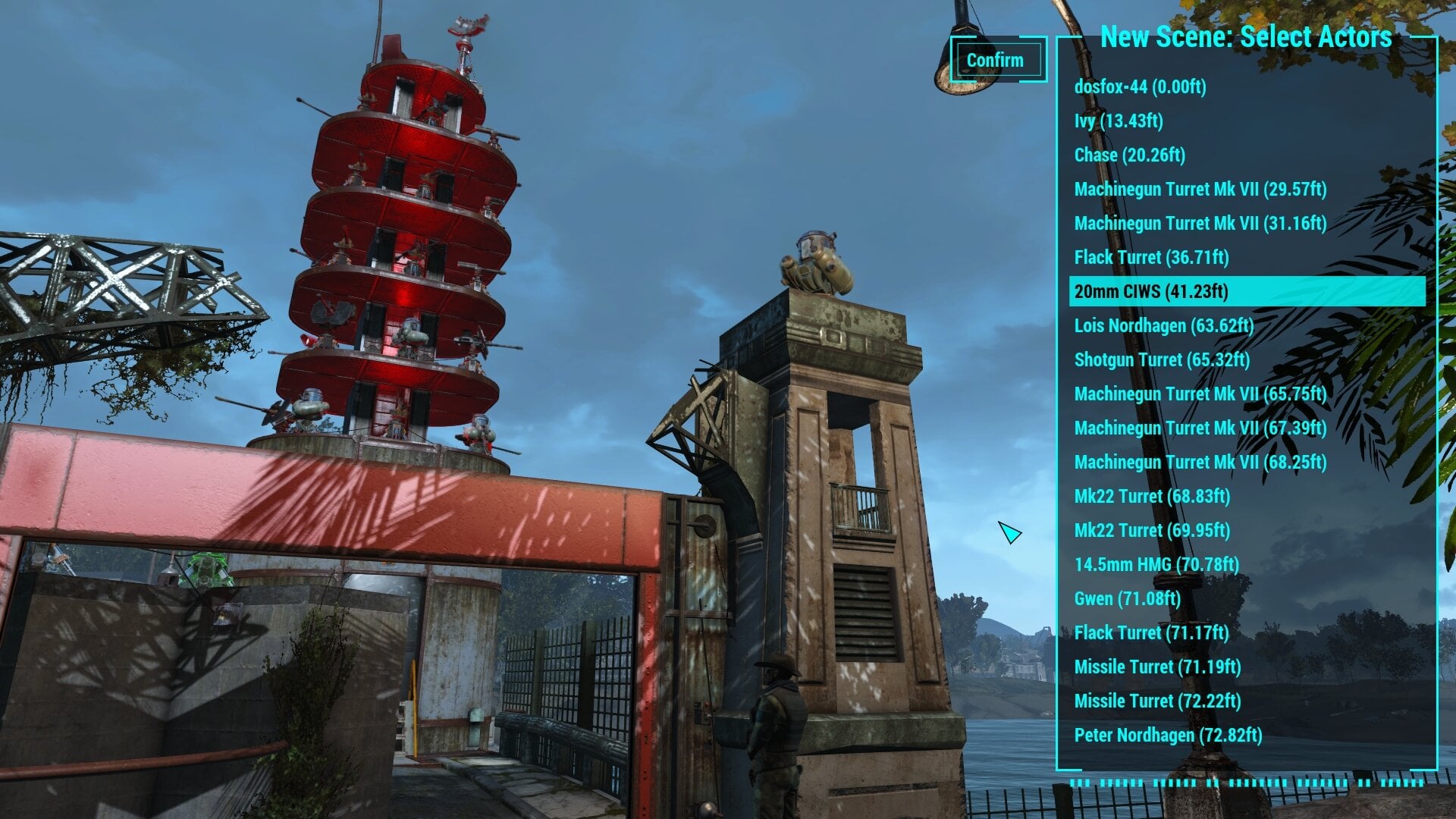Image resolution: width=1456 pixels, height=819 pixels.
Task: Select Gwen from the actor list
Action: [x=1126, y=598]
